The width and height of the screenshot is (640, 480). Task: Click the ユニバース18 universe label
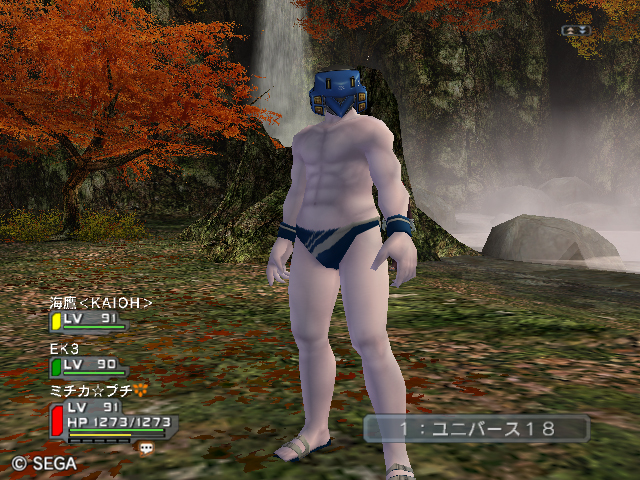(476, 429)
